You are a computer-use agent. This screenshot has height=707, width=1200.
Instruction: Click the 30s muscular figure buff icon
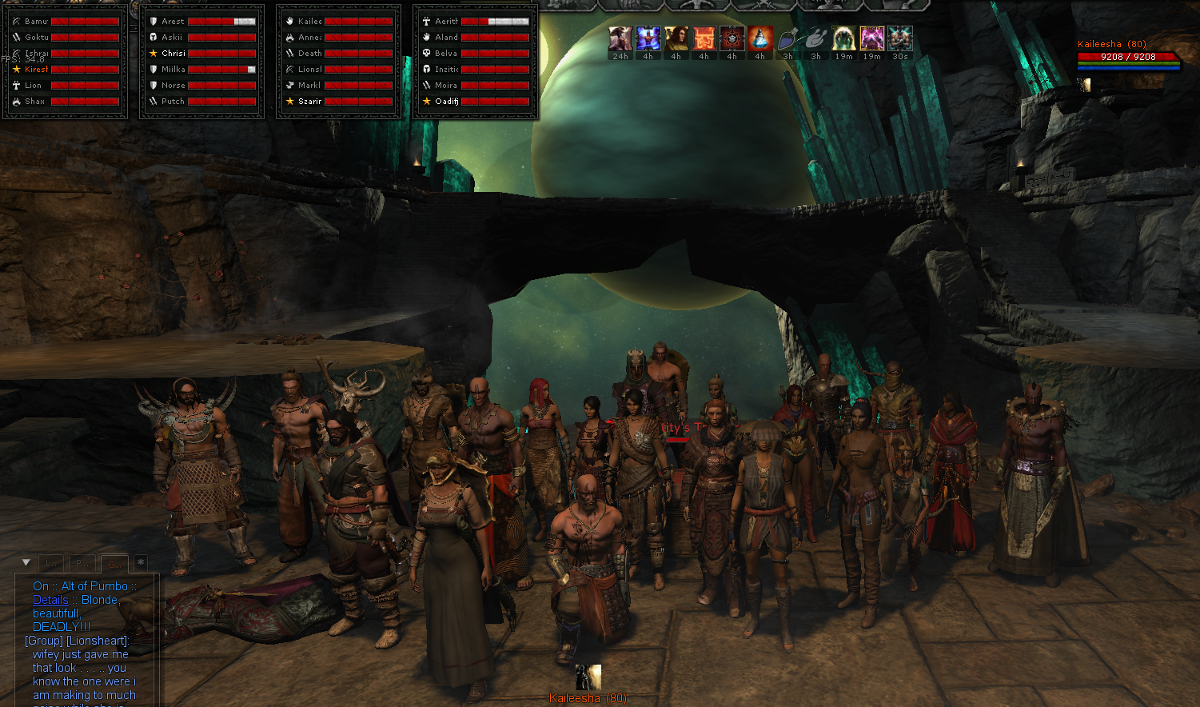[x=900, y=39]
